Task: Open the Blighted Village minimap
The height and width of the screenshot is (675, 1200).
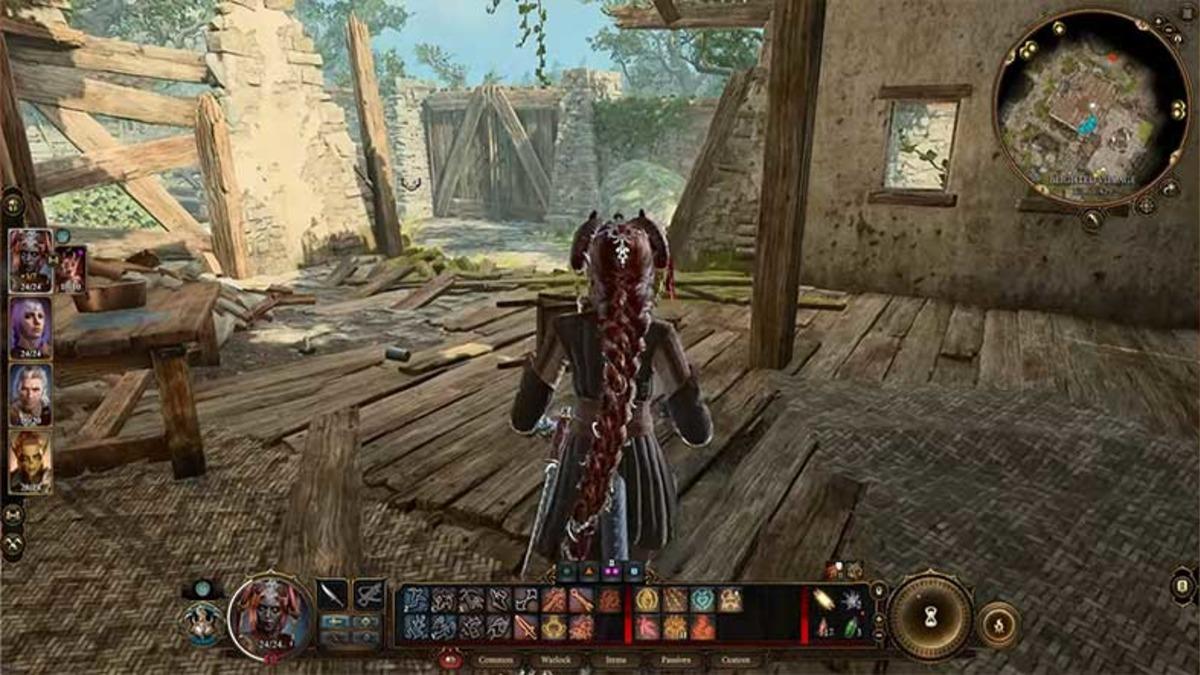Action: [1090, 108]
